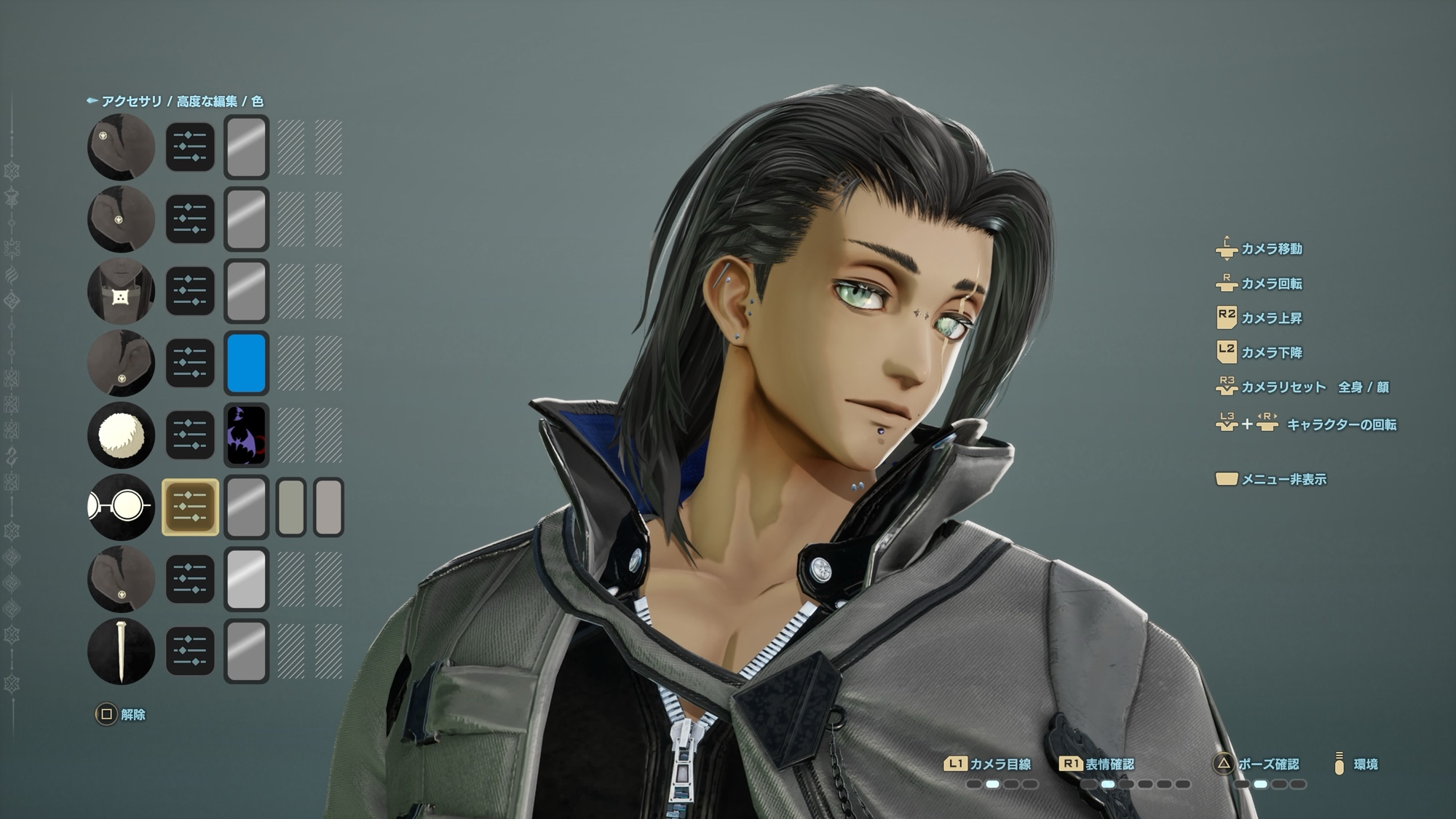Pick the purple bat pattern swatch
Image resolution: width=1456 pixels, height=819 pixels.
coord(246,435)
